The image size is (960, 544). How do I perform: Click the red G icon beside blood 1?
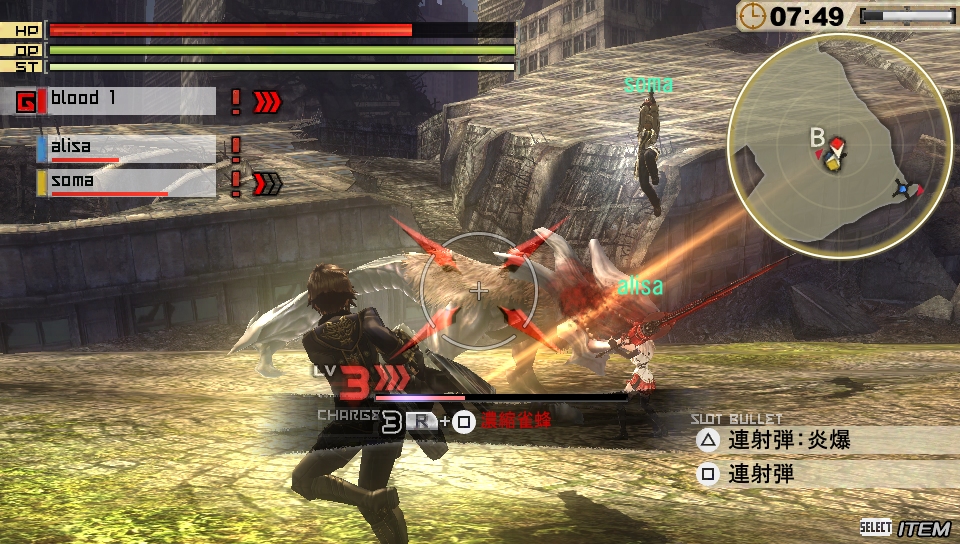(28, 101)
